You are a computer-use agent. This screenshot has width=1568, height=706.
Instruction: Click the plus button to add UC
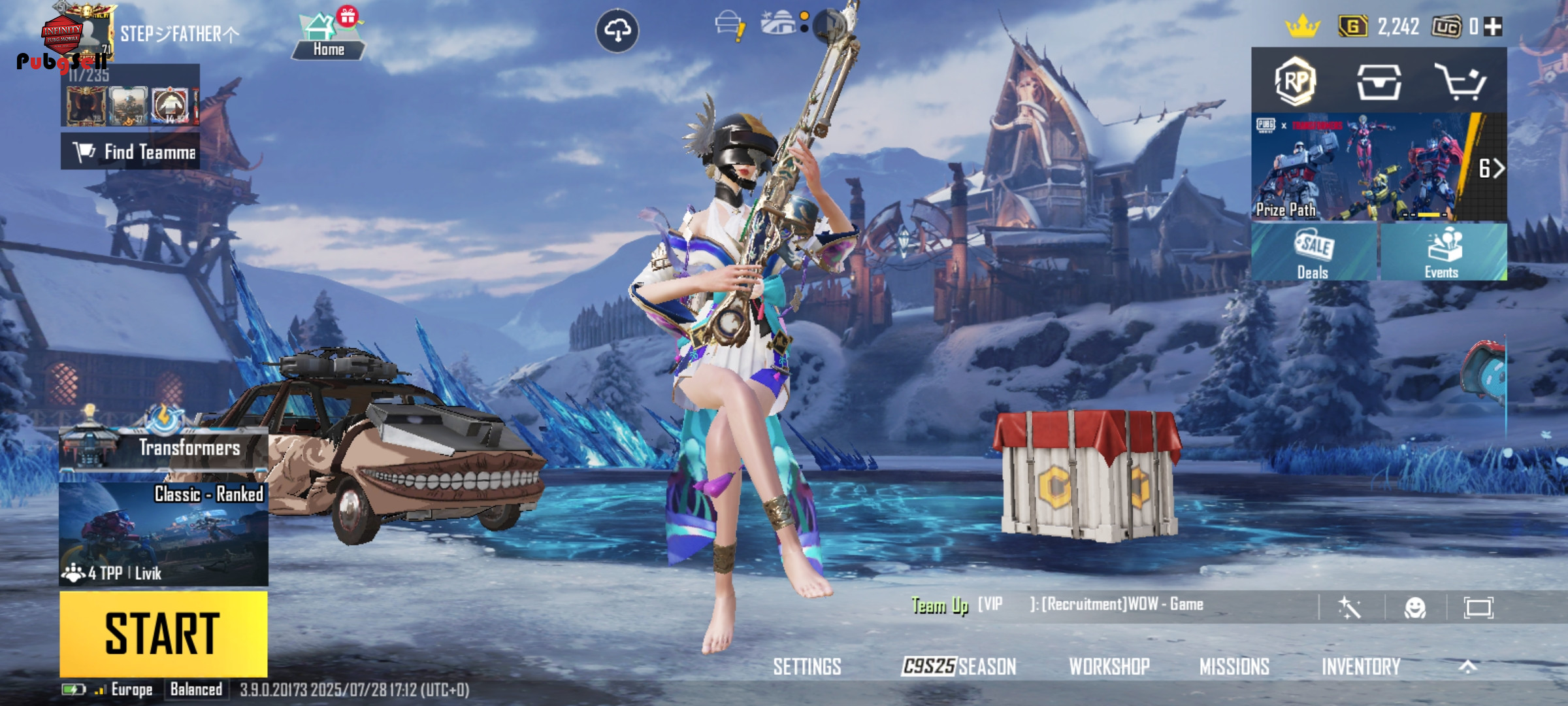pyautogui.click(x=1493, y=27)
